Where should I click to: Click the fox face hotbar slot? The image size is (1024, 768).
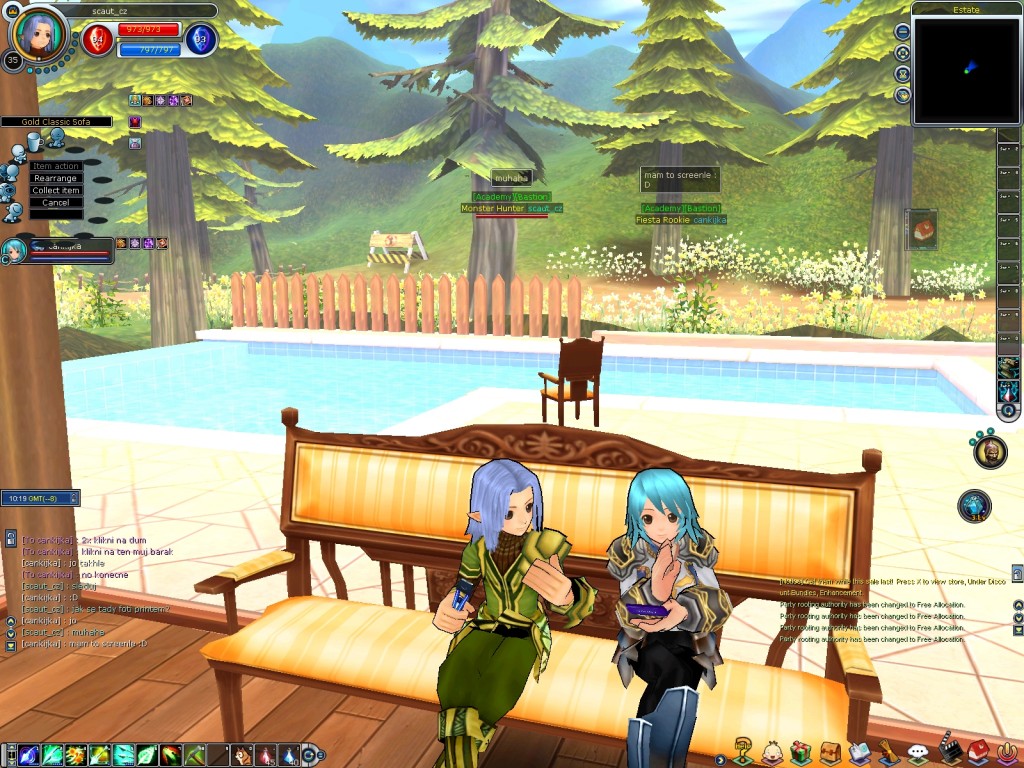pyautogui.click(x=243, y=755)
